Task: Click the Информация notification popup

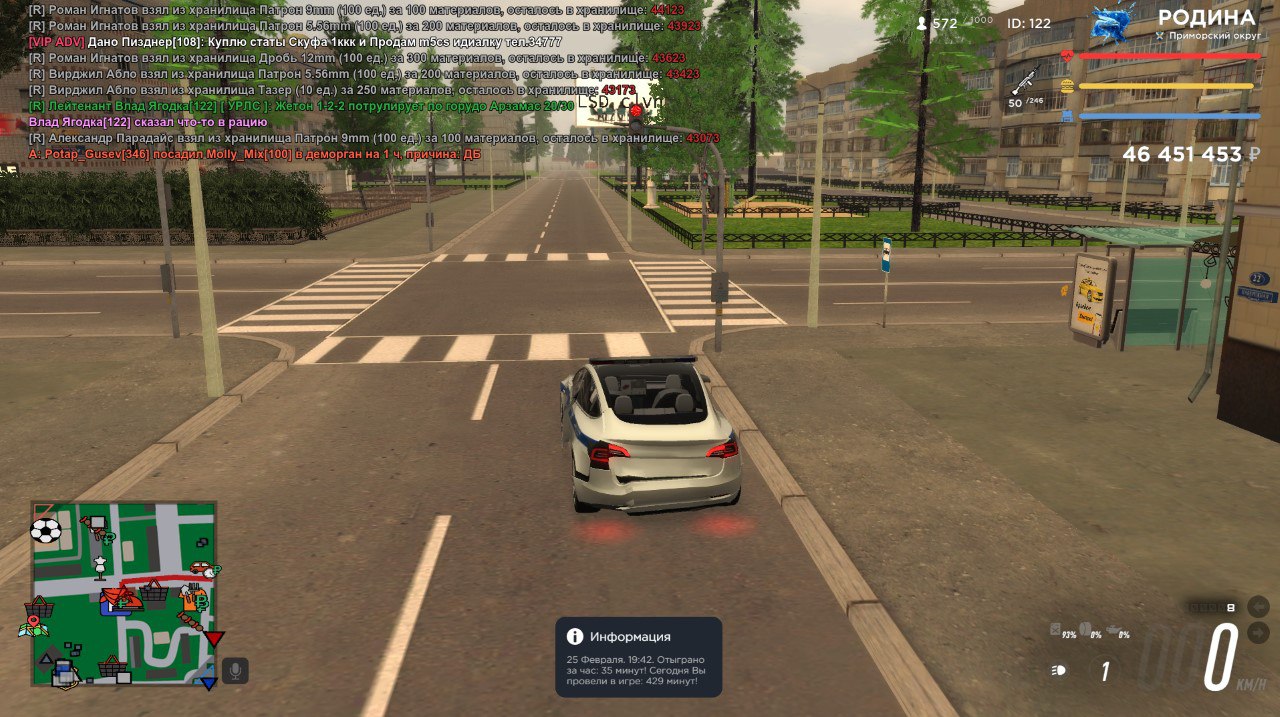Action: pos(638,656)
